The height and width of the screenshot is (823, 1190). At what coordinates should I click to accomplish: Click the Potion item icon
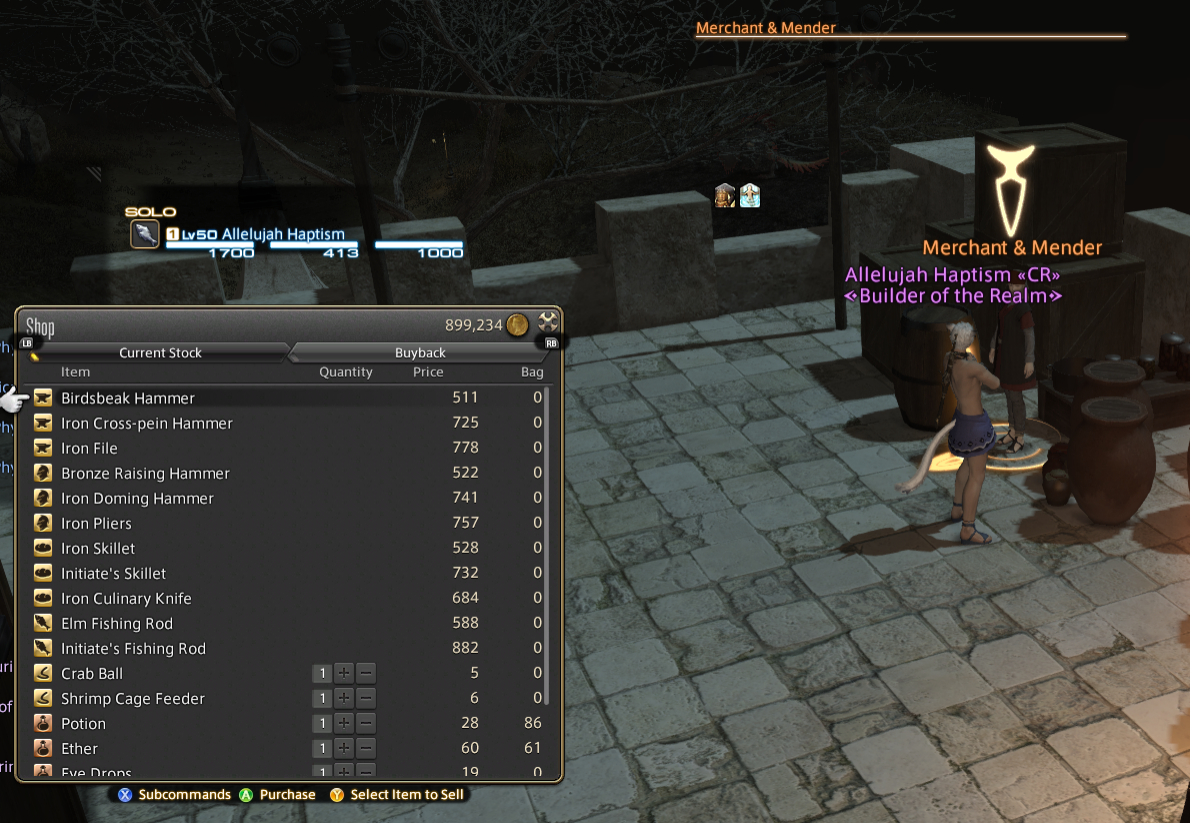[x=43, y=724]
